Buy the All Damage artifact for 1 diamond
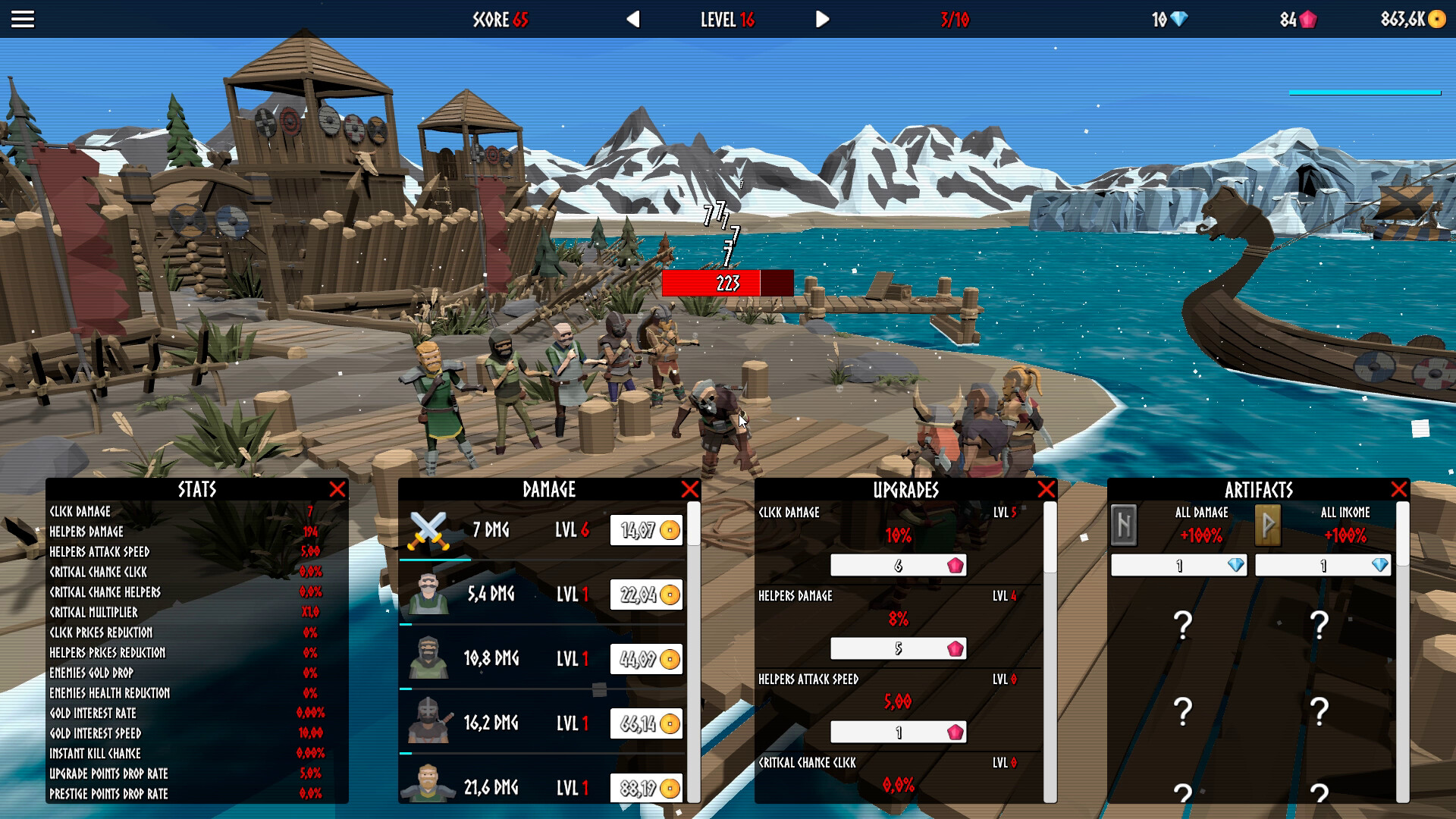This screenshot has width=1456, height=819. point(1178,566)
